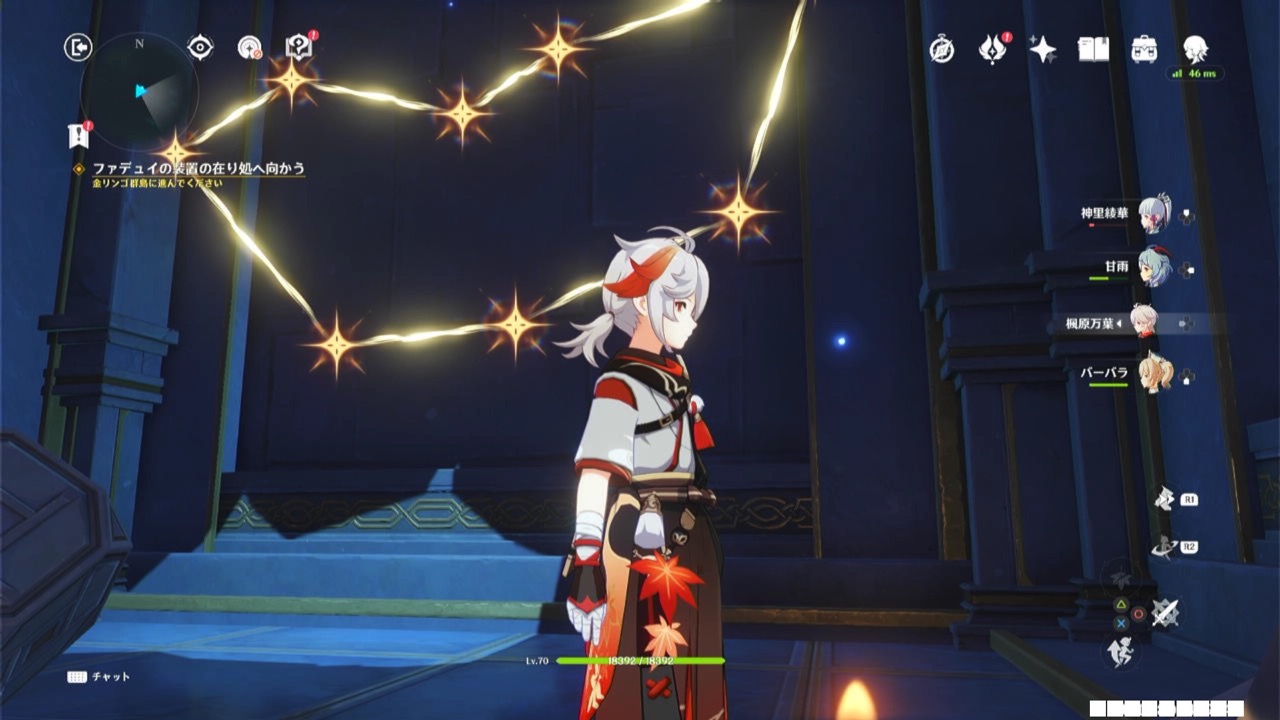Toggle the disabled elemental resonance indicator
Screen dimensions: 1280x720
tap(1119, 578)
